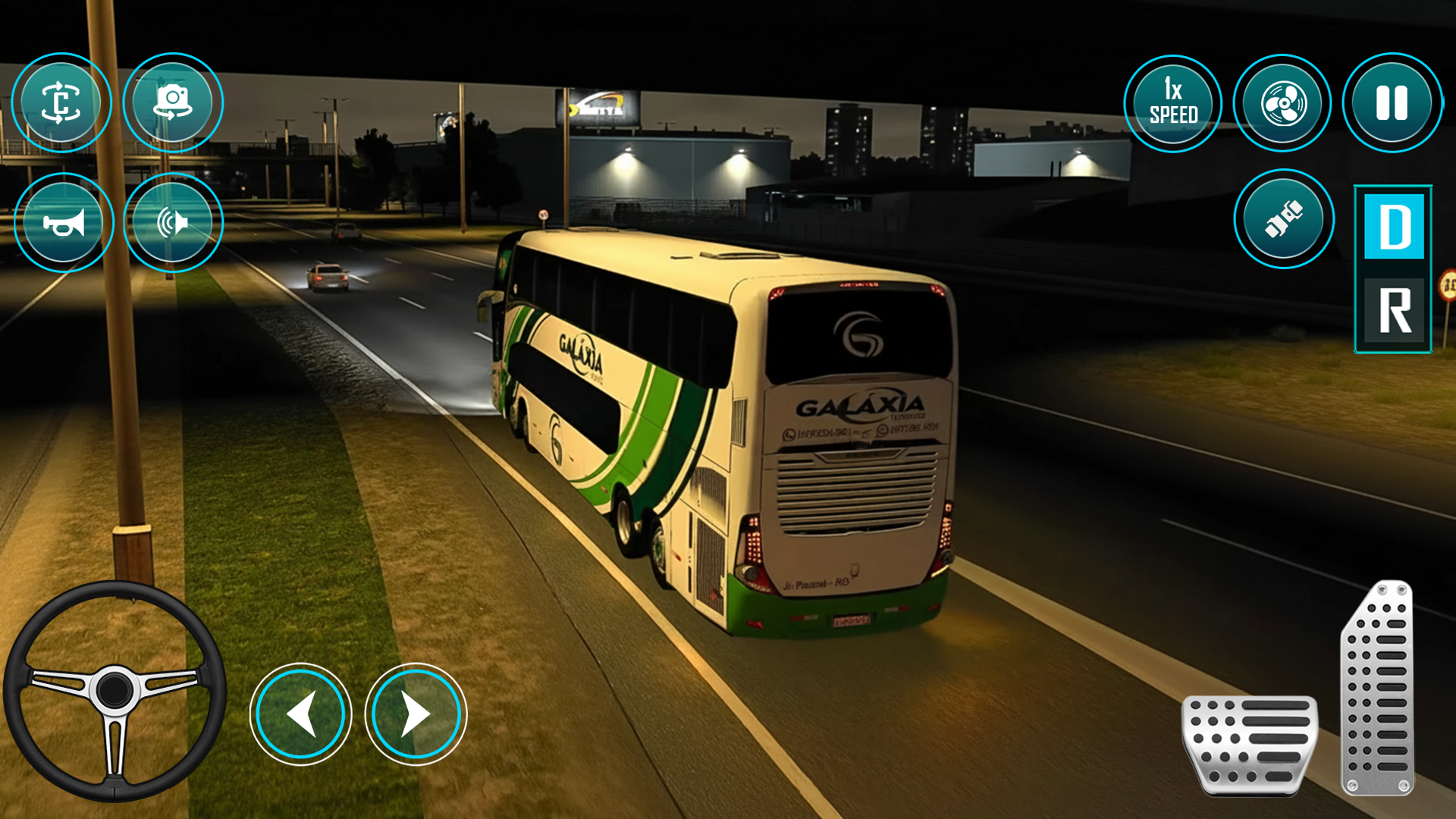
Task: Switch camera using the camera icon button
Action: pos(173,103)
